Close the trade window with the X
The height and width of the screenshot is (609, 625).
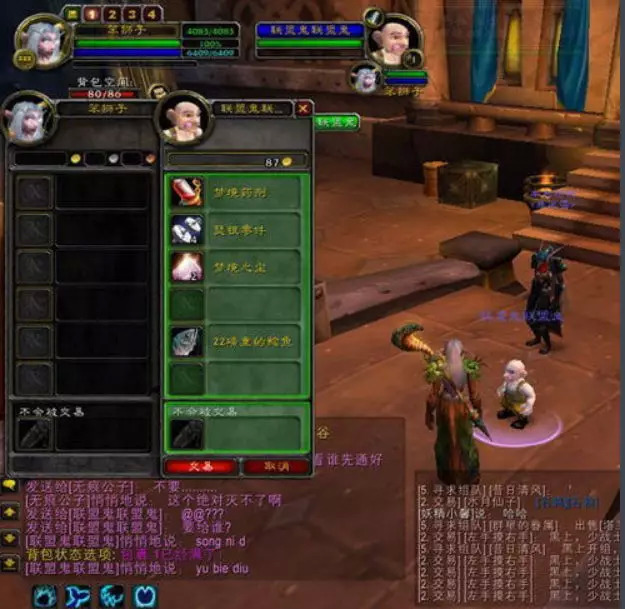pyautogui.click(x=303, y=108)
